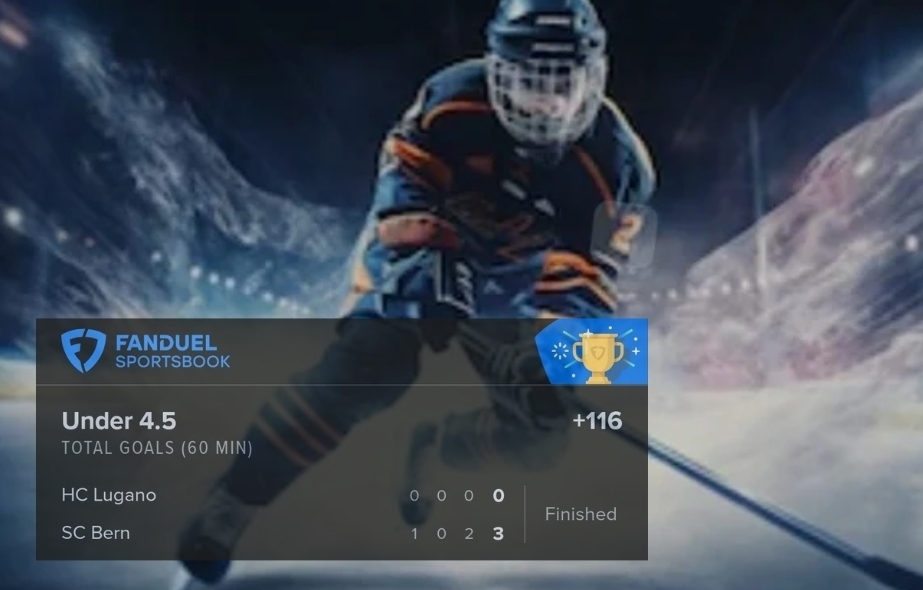Image resolution: width=923 pixels, height=590 pixels.
Task: Choose the SC Bern team row
Action: tap(96, 533)
